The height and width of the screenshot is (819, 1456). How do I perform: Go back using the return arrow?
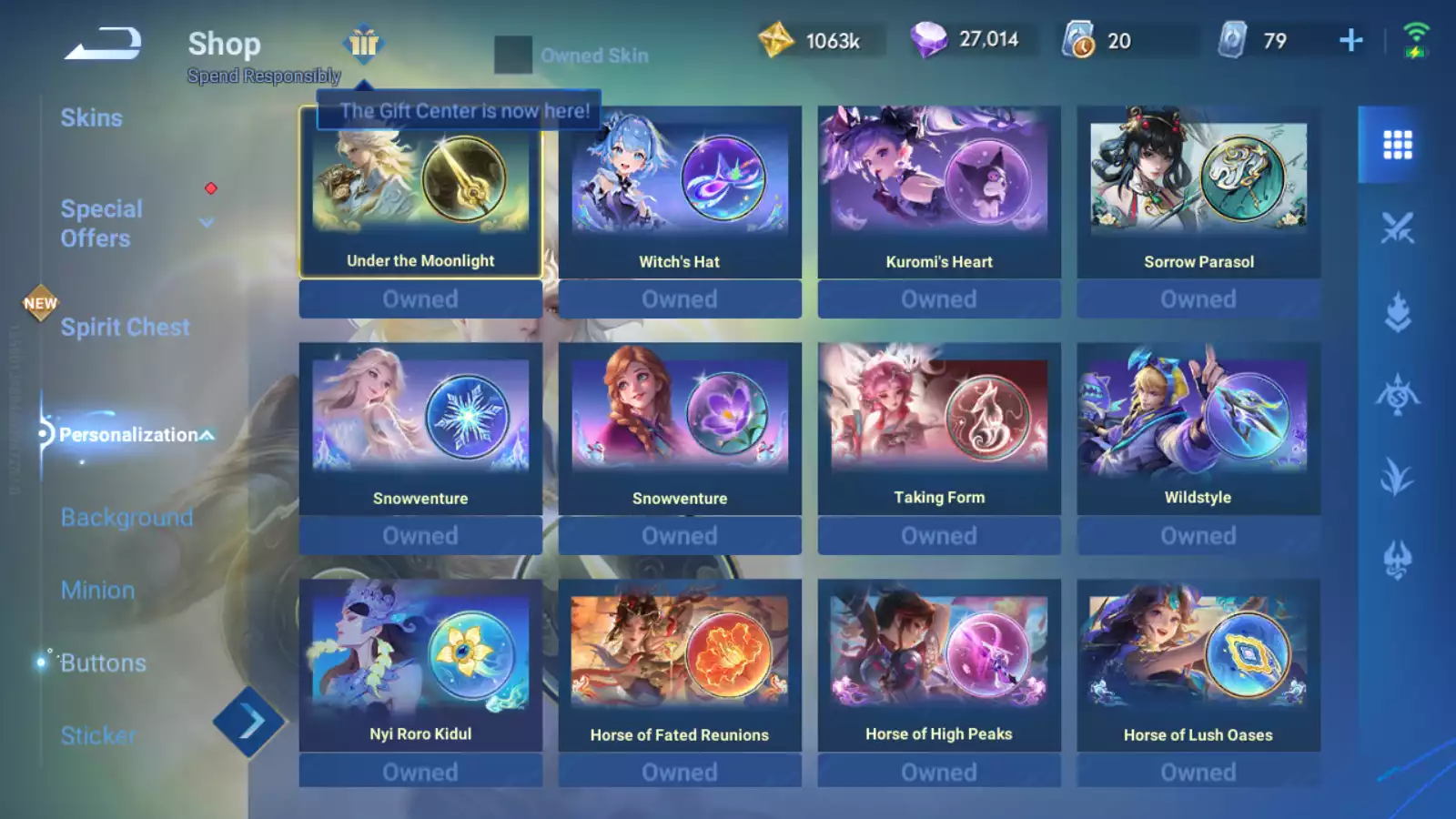(x=103, y=44)
